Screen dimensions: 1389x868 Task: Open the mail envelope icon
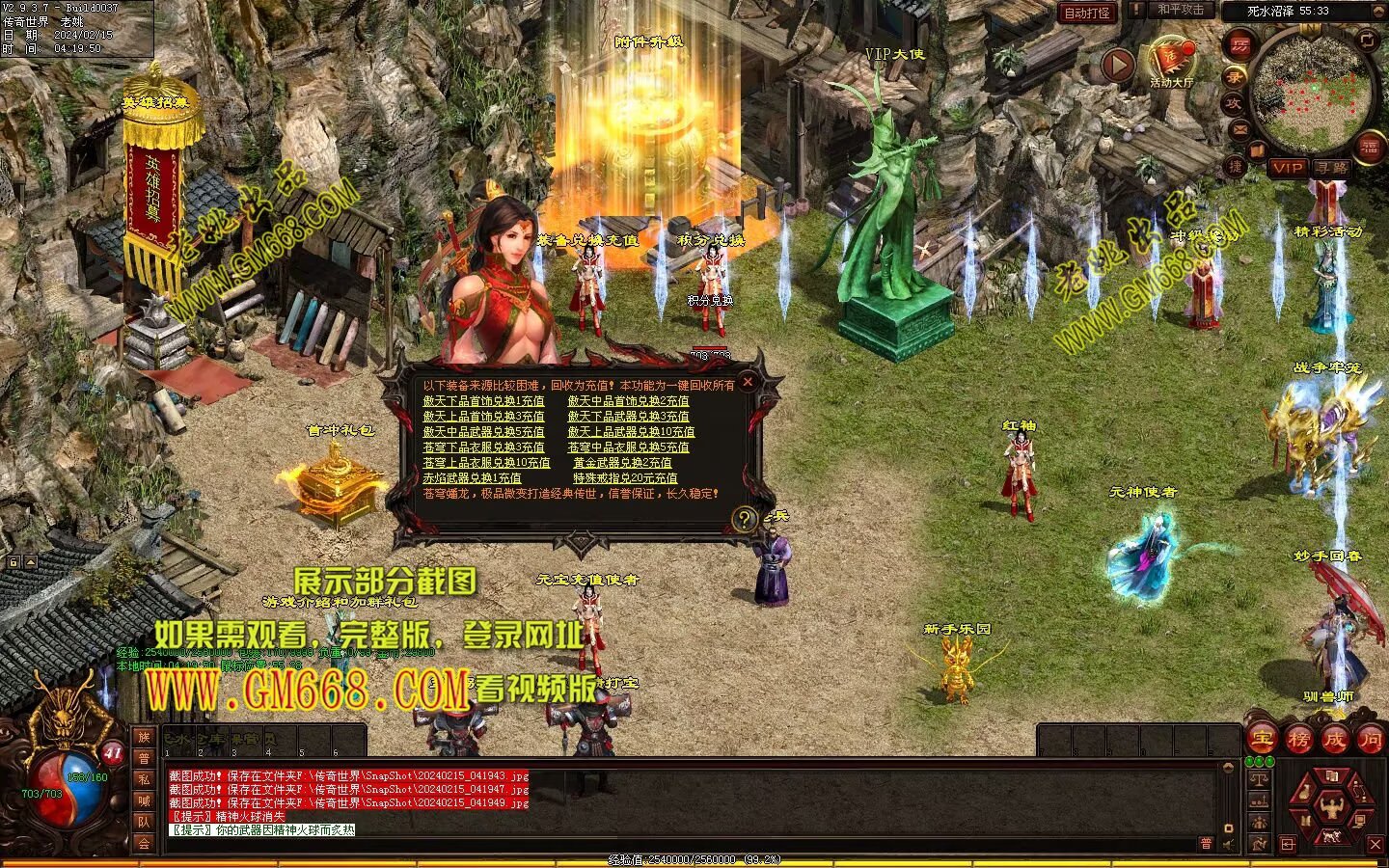point(1239,128)
